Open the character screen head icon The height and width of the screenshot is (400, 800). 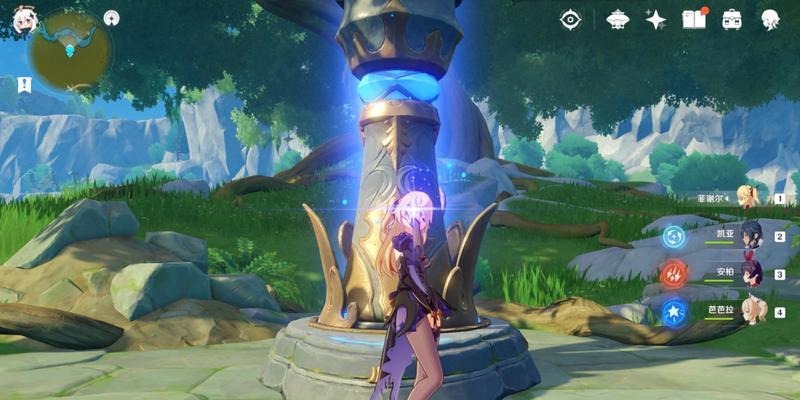[x=771, y=19]
